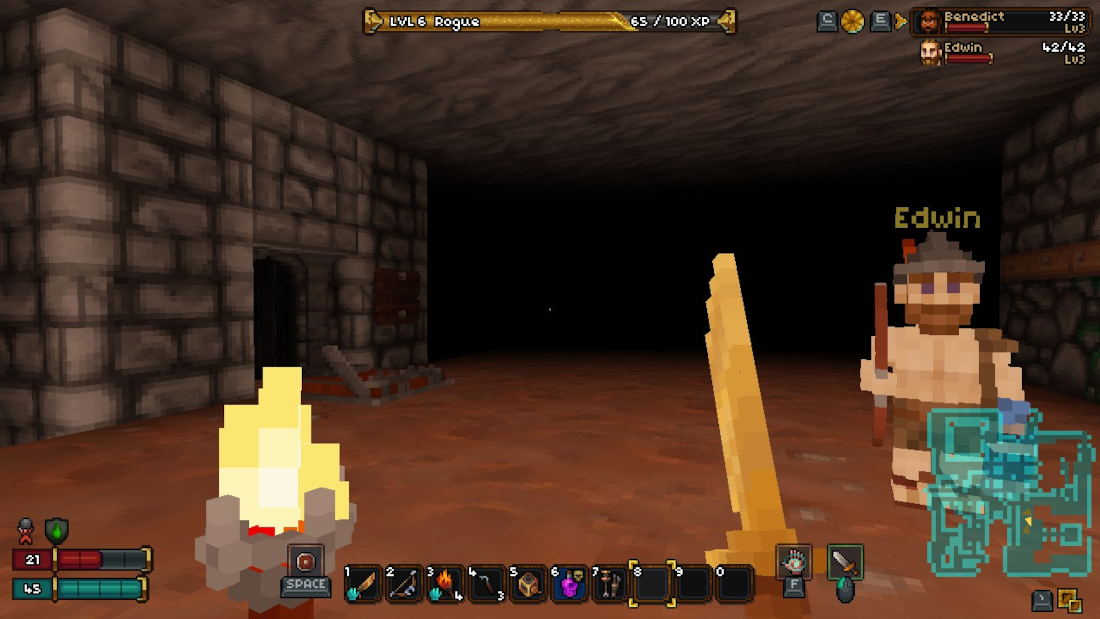Click the red figure status icon
Screen dimensions: 1100x619
click(x=26, y=531)
